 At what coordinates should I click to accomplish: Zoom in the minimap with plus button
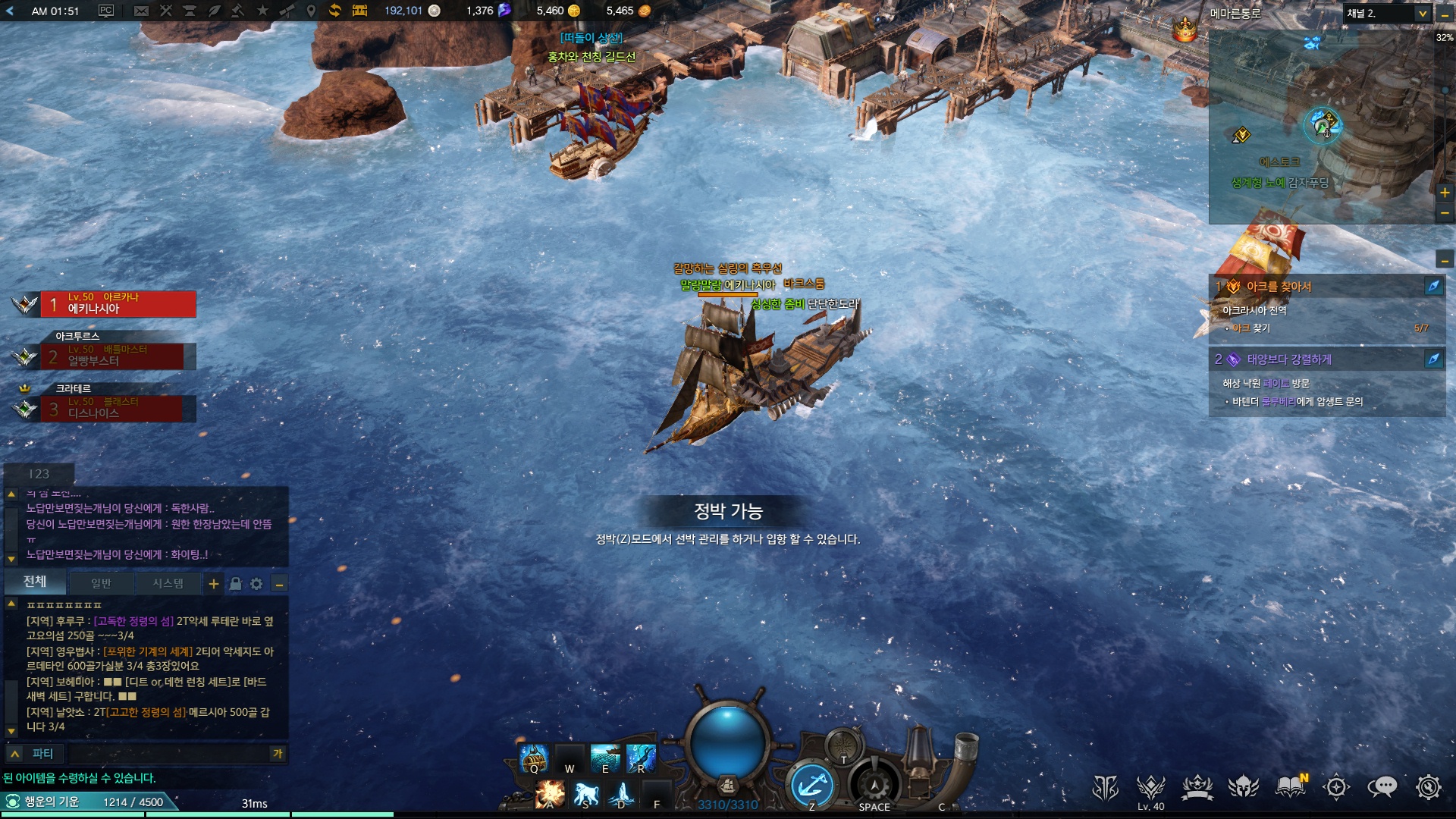pos(1445,193)
